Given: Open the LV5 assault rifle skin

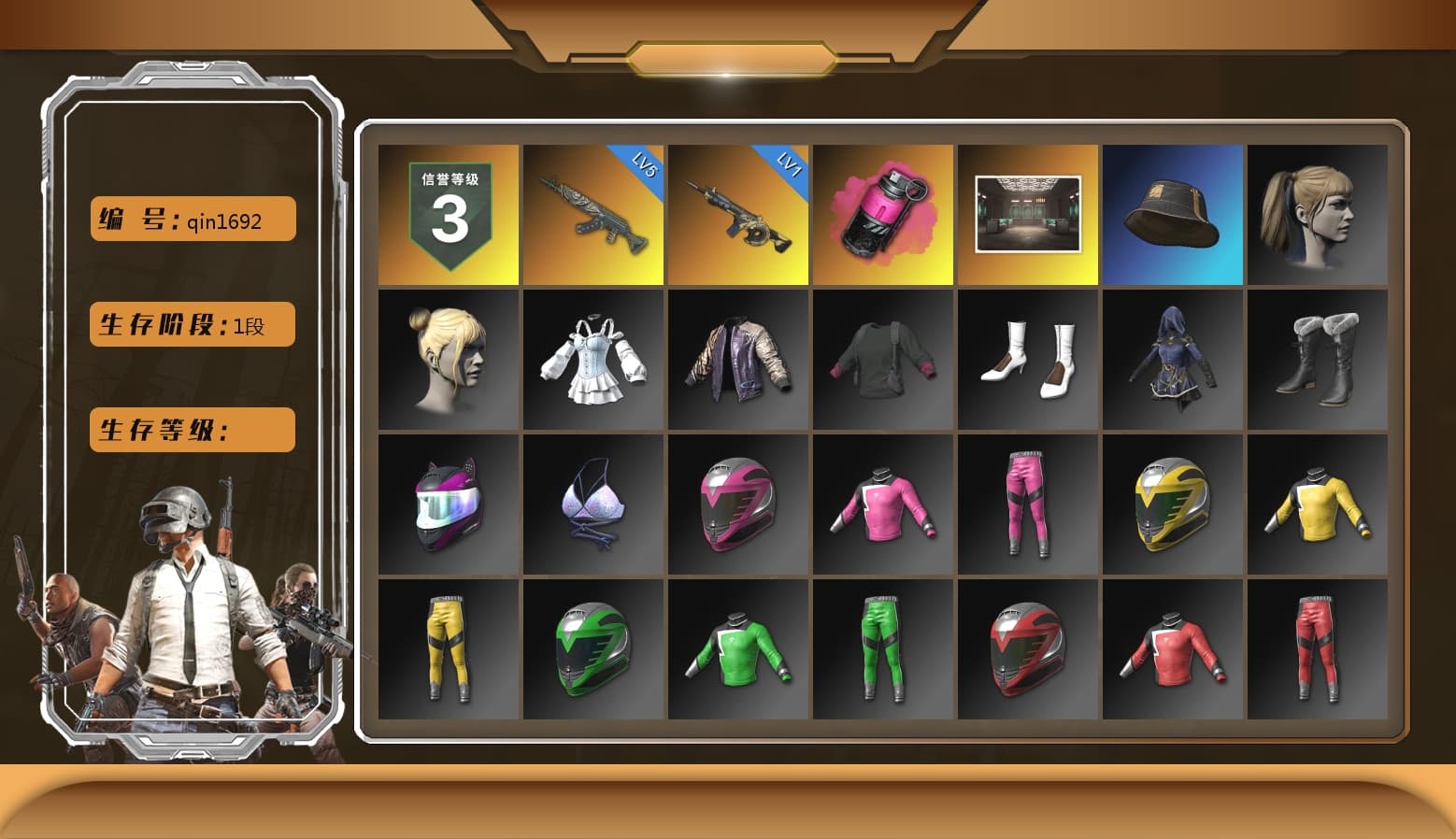Looking at the screenshot, I should coord(592,213).
